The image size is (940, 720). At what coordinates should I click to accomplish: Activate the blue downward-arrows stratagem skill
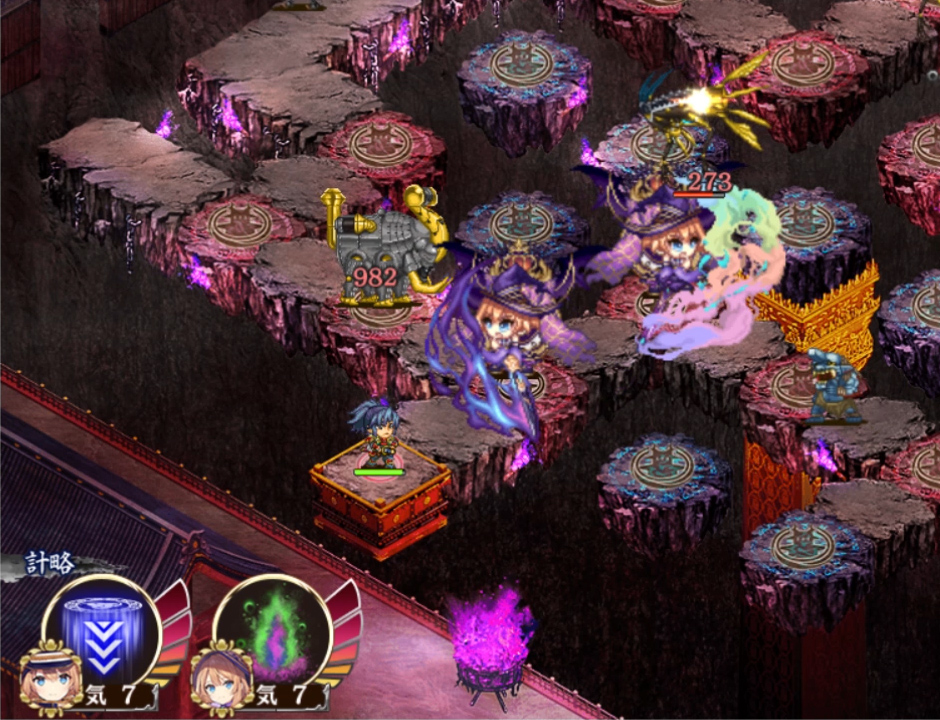click(x=101, y=631)
